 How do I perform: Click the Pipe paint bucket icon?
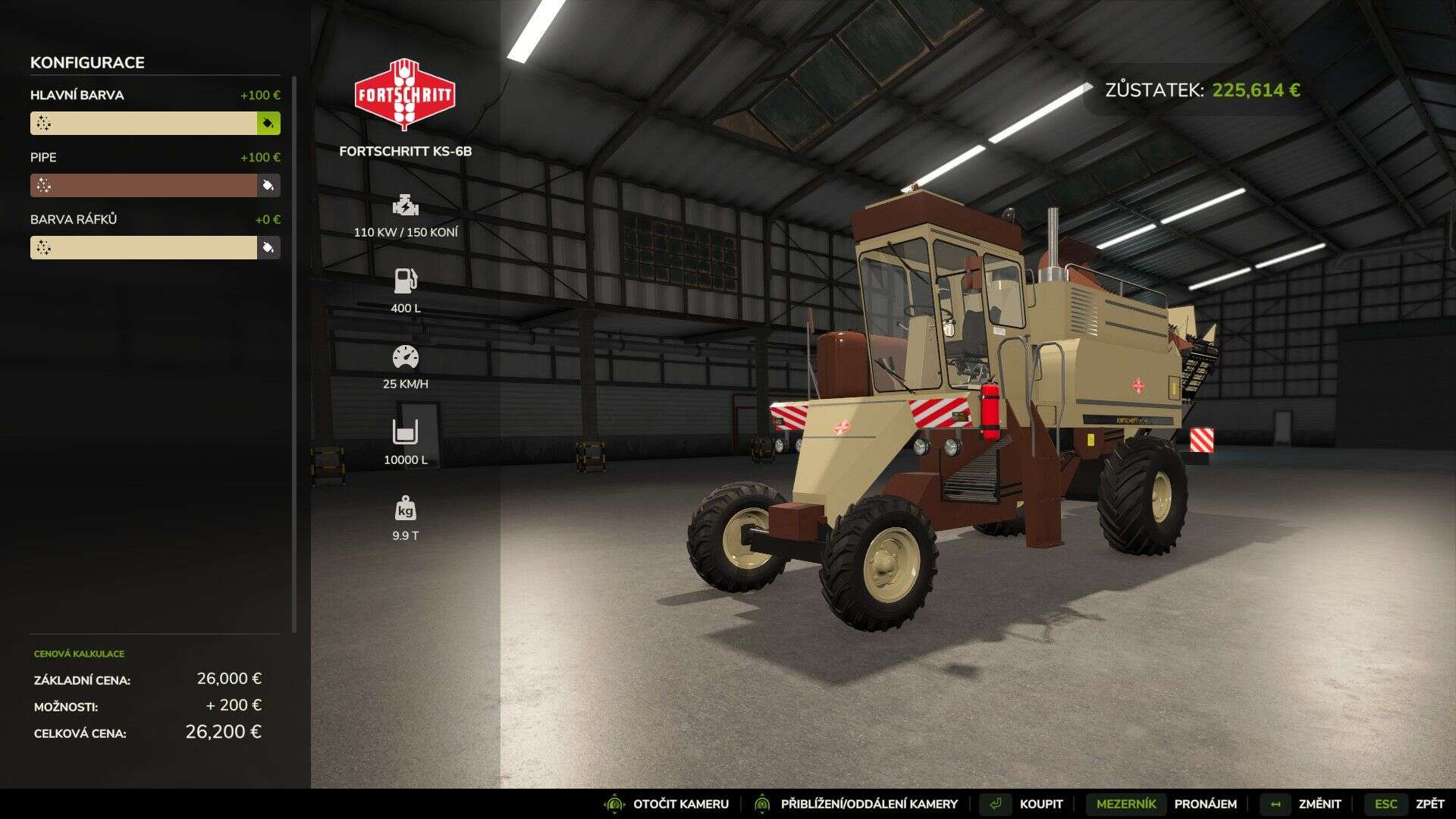(269, 184)
